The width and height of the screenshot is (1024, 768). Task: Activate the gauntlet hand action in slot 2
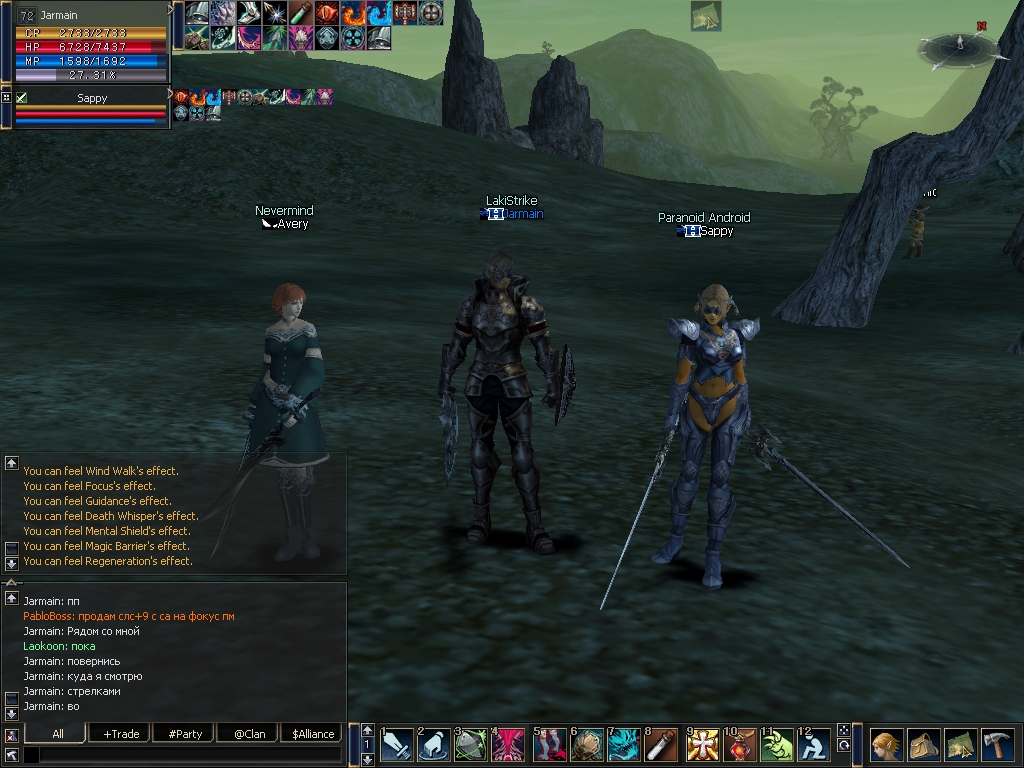[x=434, y=745]
